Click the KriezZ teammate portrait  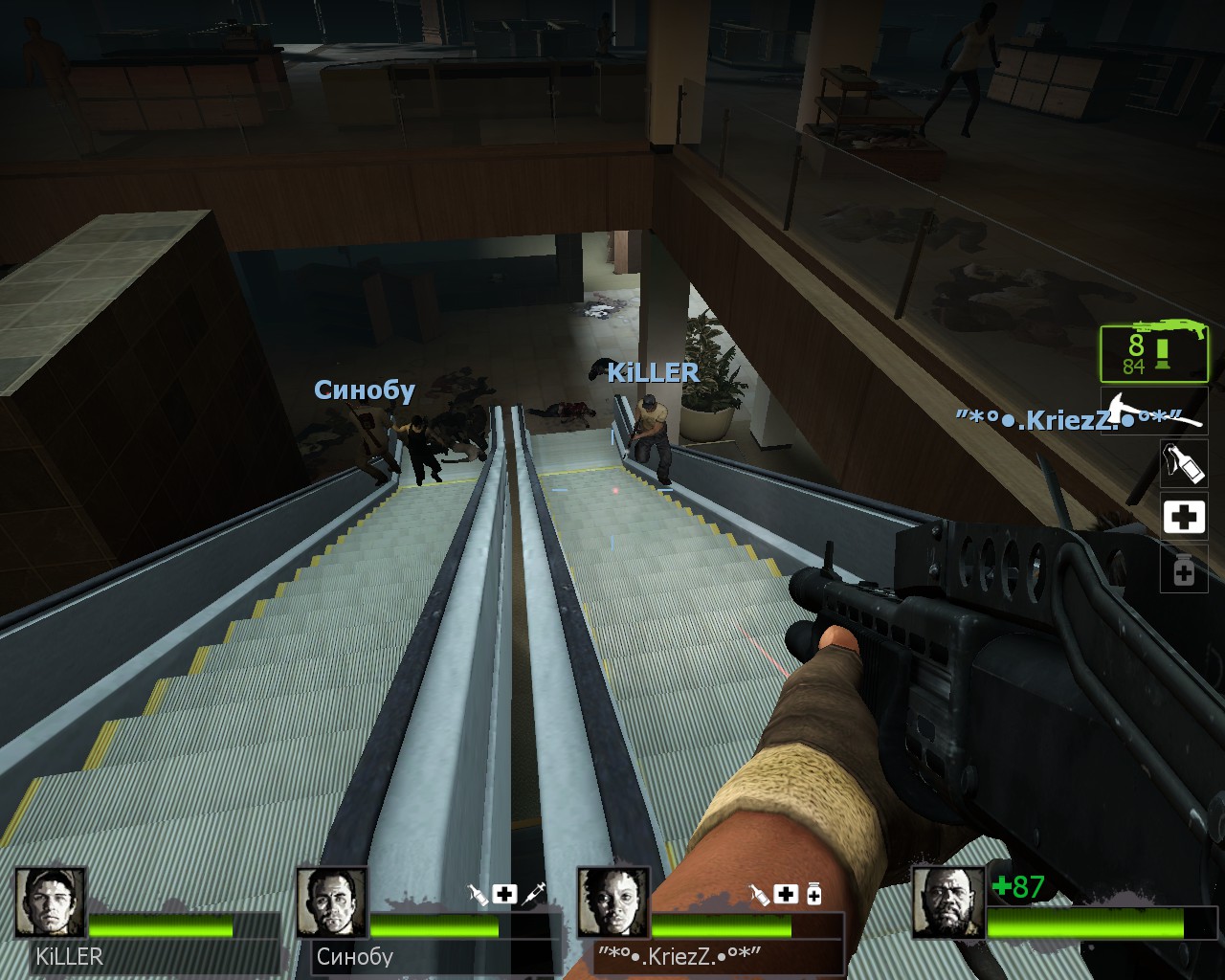(613, 902)
